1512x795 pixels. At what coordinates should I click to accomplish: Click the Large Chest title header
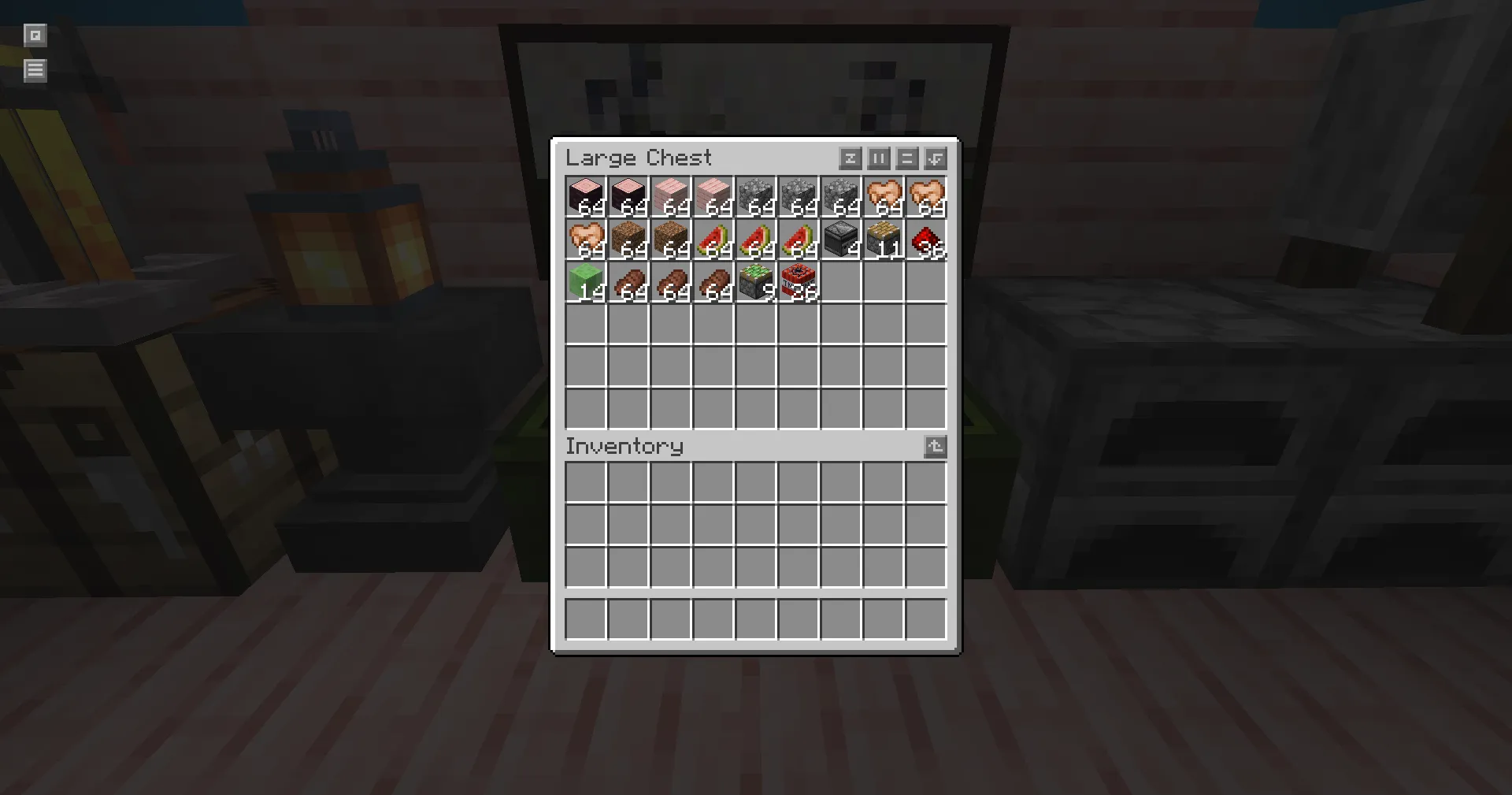pos(639,158)
